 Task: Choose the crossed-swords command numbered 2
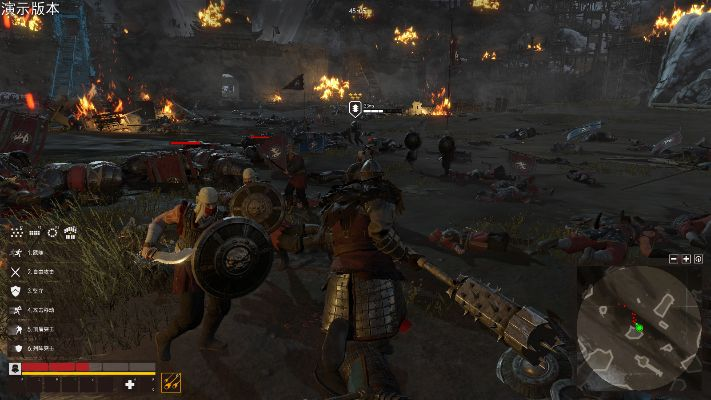click(x=16, y=271)
